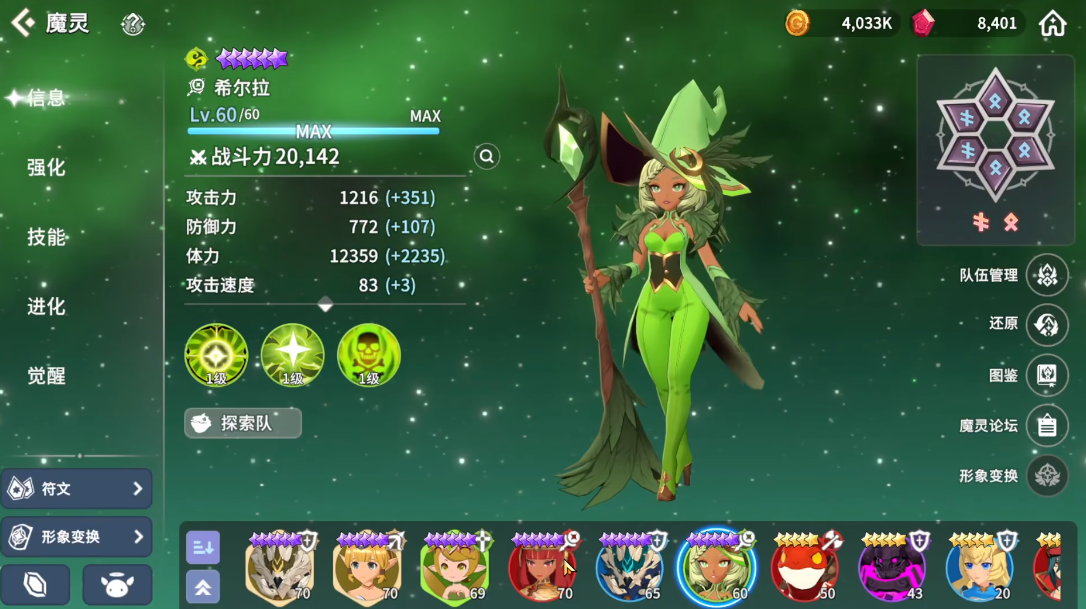Click the 还原 restore button
The height and width of the screenshot is (609, 1086).
point(1047,325)
